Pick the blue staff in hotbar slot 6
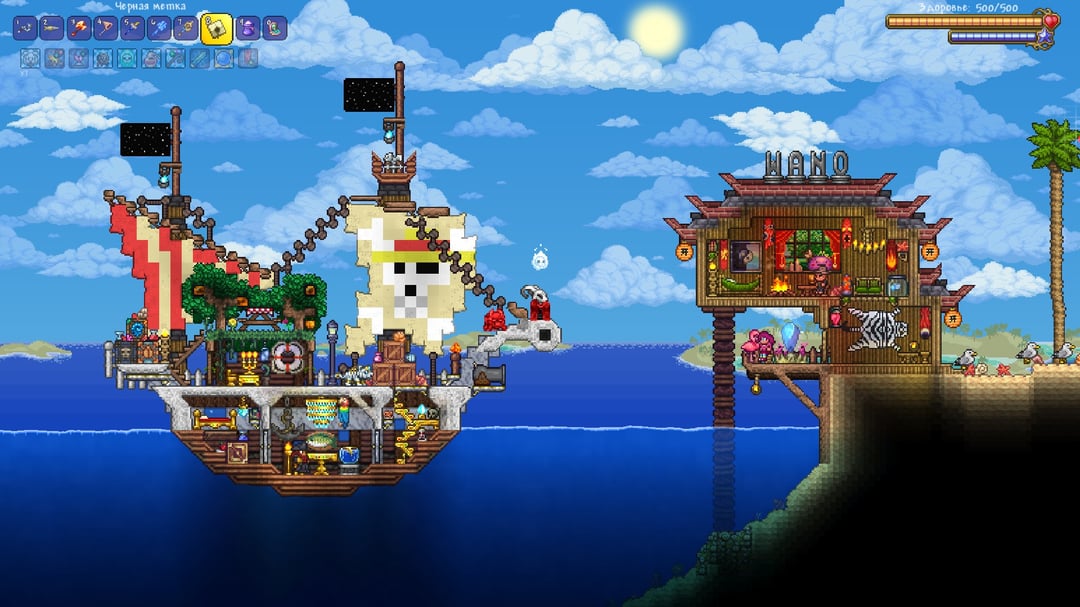Screen dimensions: 1080x607 (x=160, y=28)
